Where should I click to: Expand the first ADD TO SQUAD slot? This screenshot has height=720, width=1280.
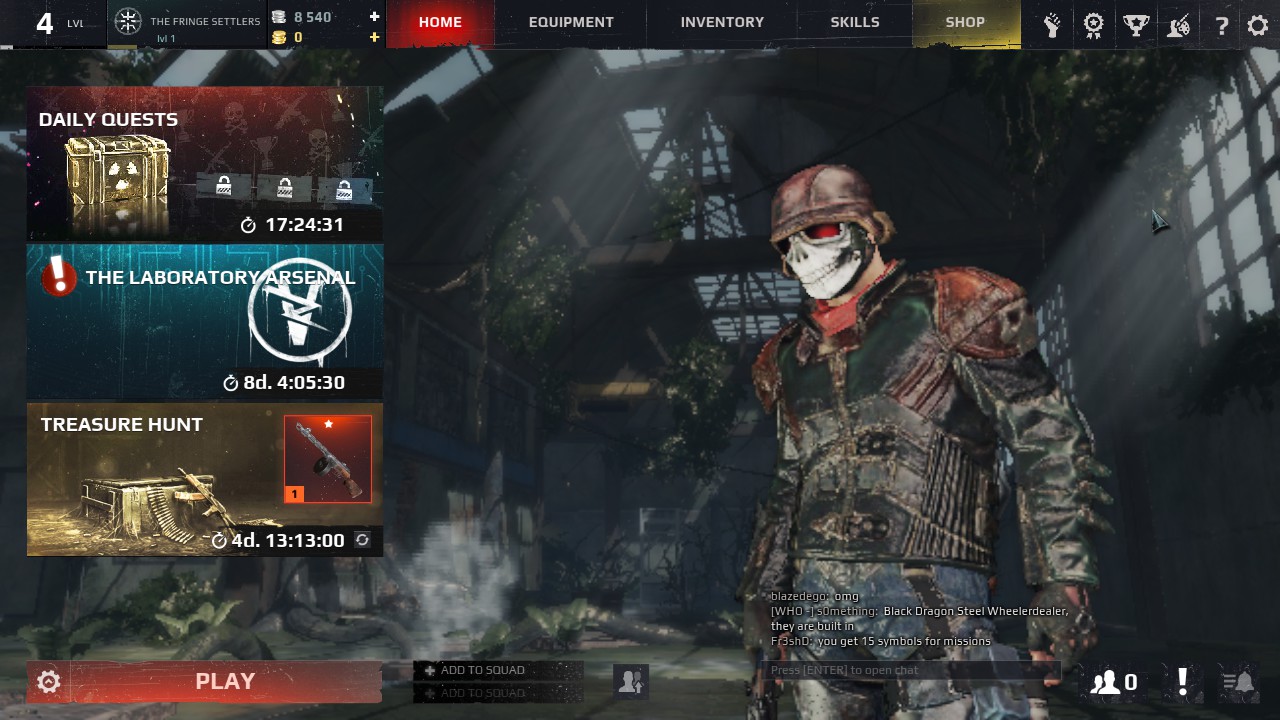pos(498,670)
